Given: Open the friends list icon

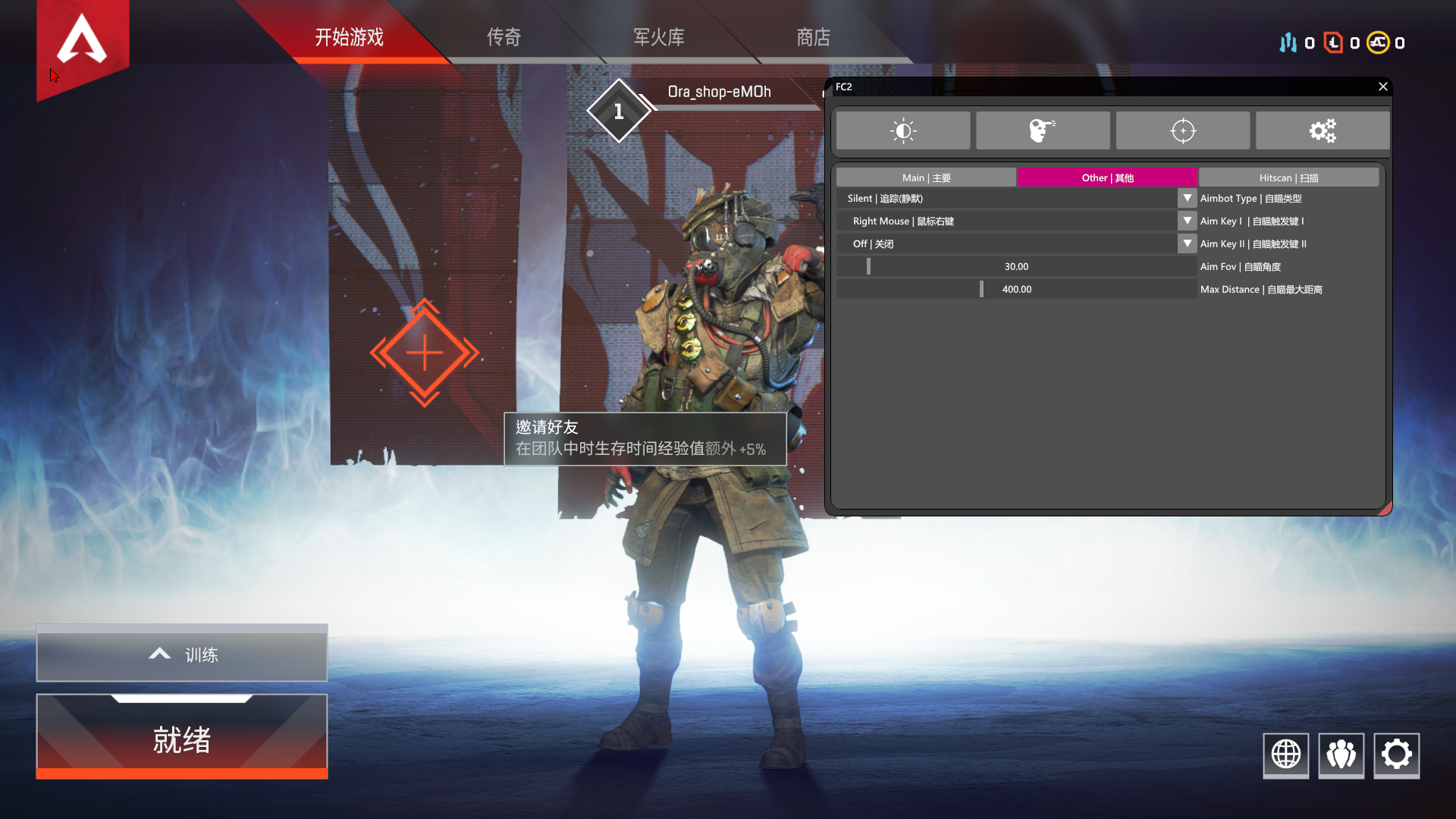Looking at the screenshot, I should pos(1341,755).
